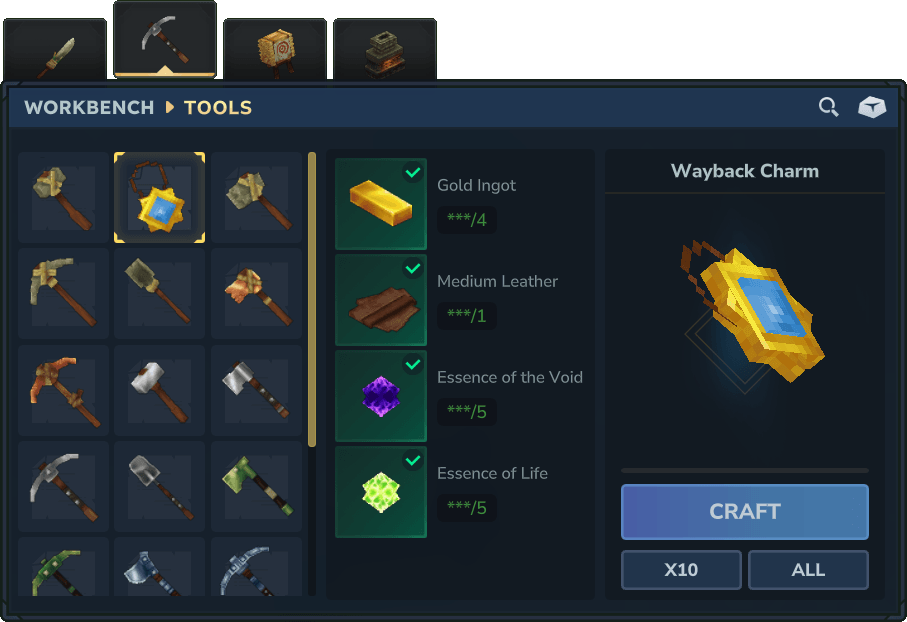Click the recipe list scrollbar
Viewport: 907px width, 622px height.
[312, 300]
